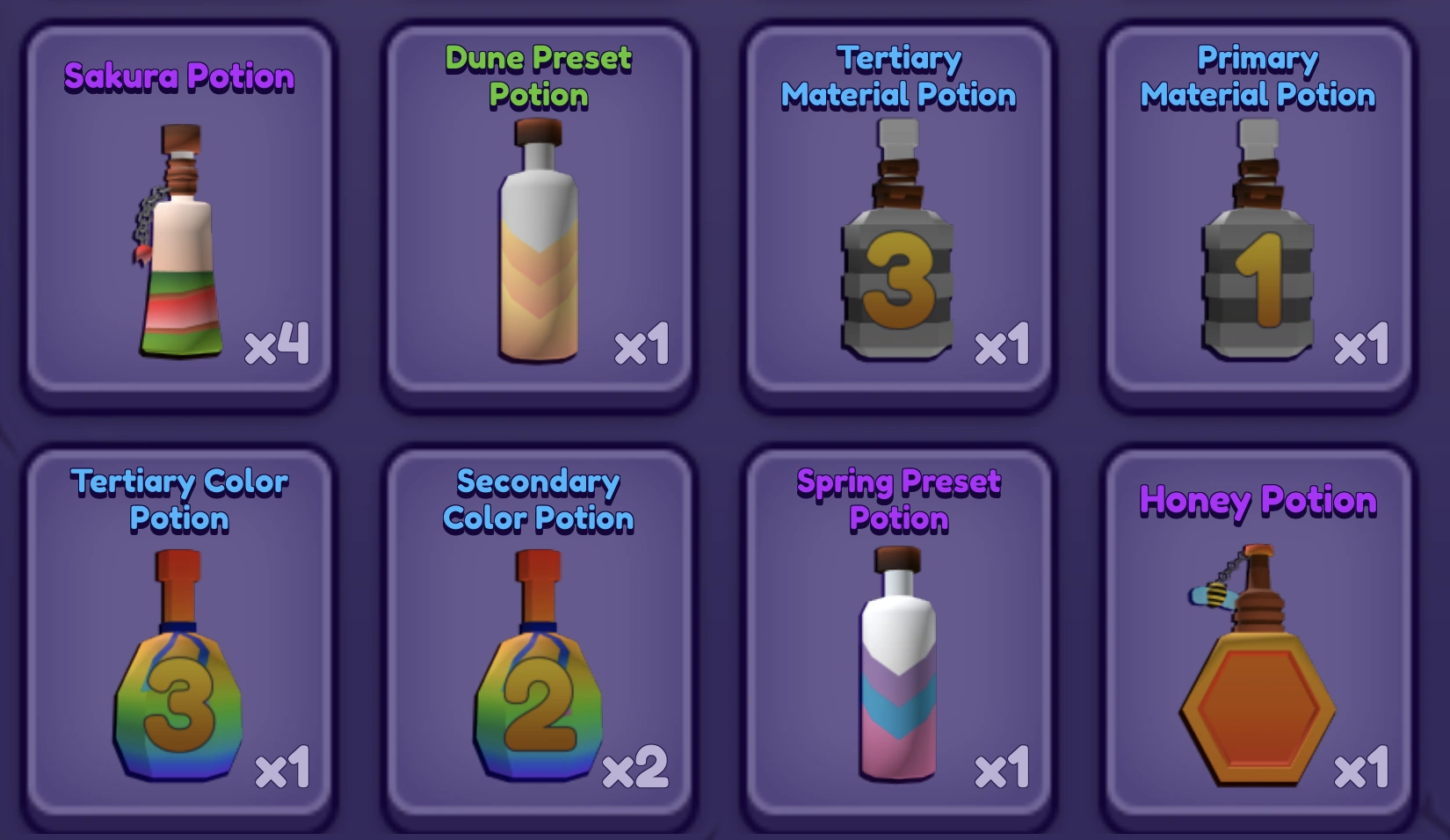
Task: Click the Sakura Potion title text
Action: [178, 77]
